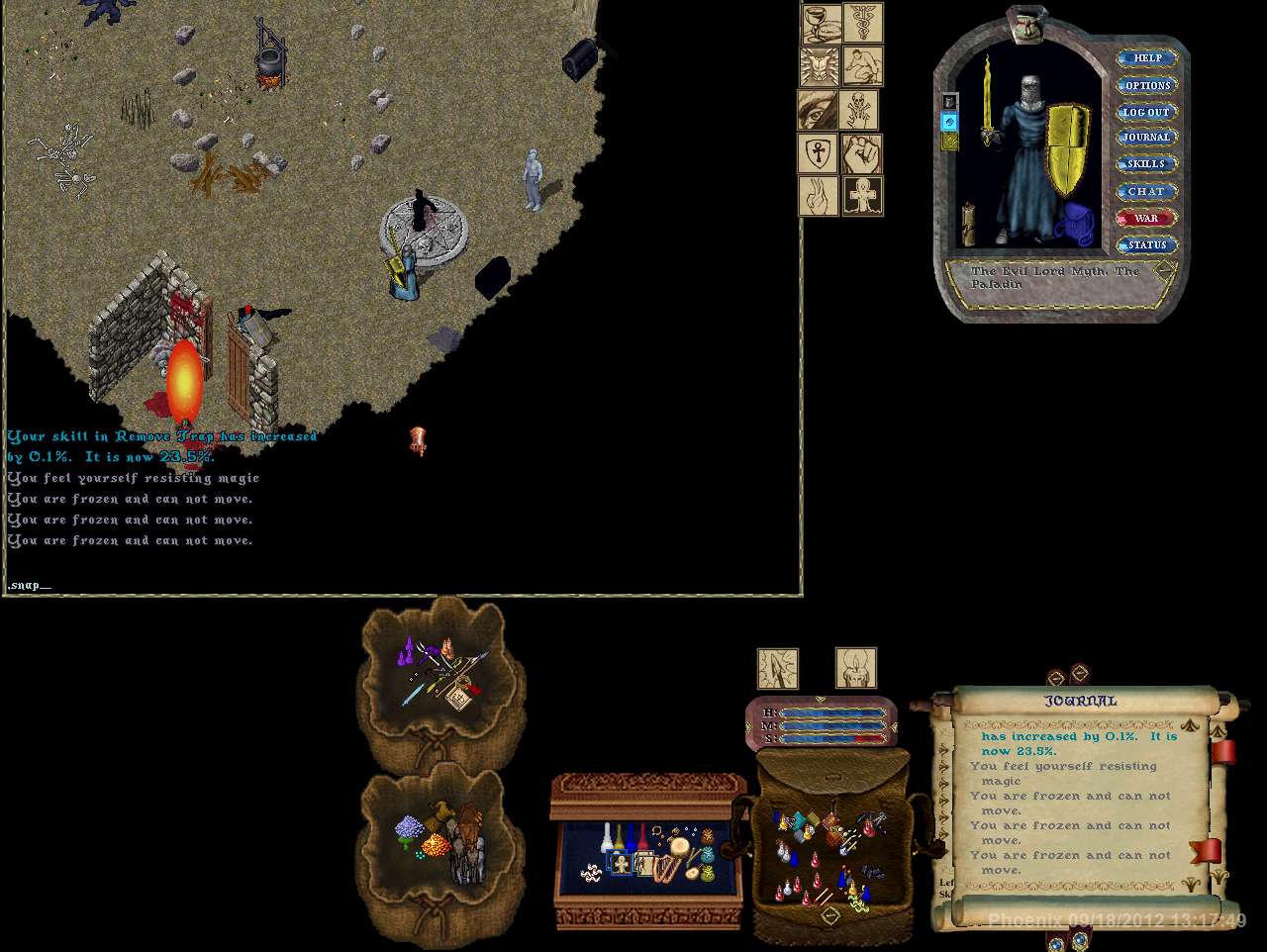Activate the clenched fist icon
The image size is (1267, 952).
pyautogui.click(x=861, y=154)
